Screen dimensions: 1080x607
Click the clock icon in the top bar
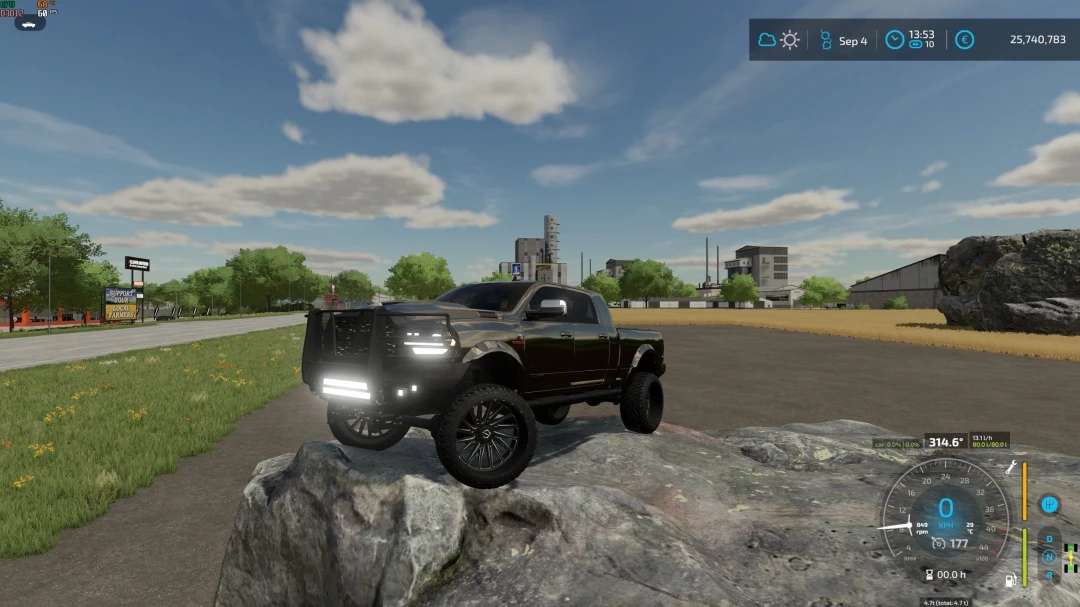click(894, 40)
